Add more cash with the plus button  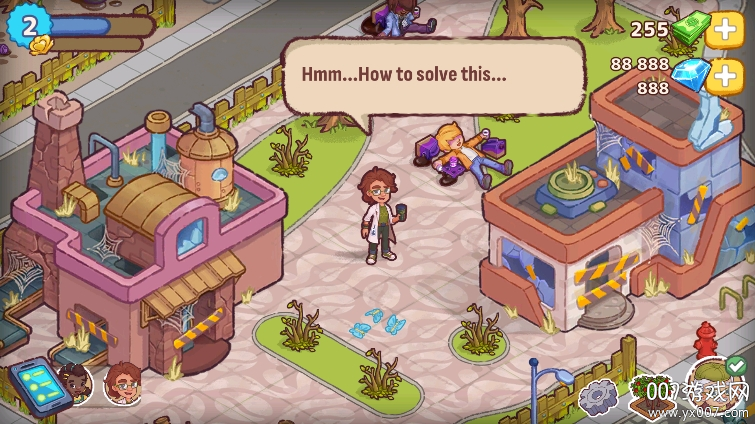723,29
